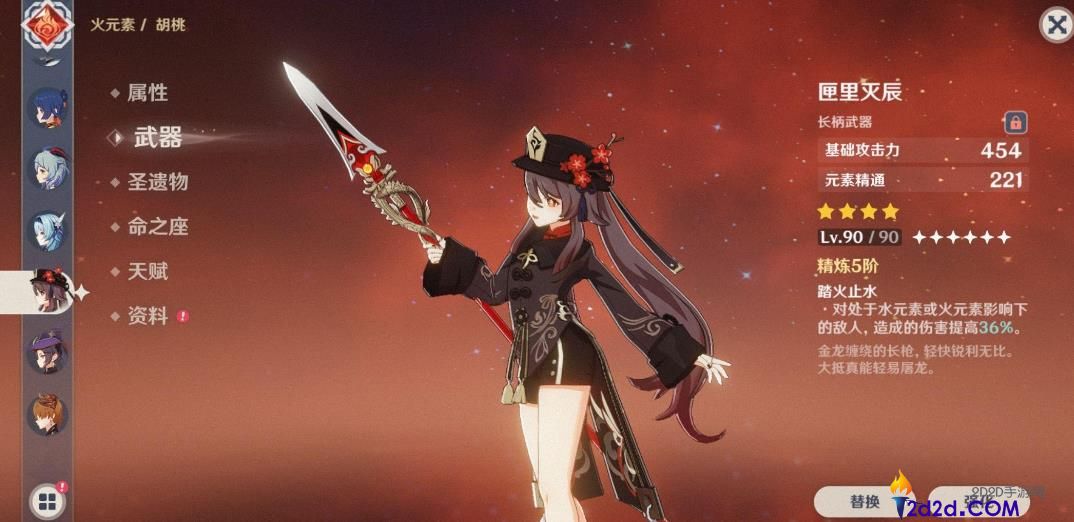Choose the portrait with the black hairband
The height and width of the screenshot is (522, 1074).
tap(46, 231)
